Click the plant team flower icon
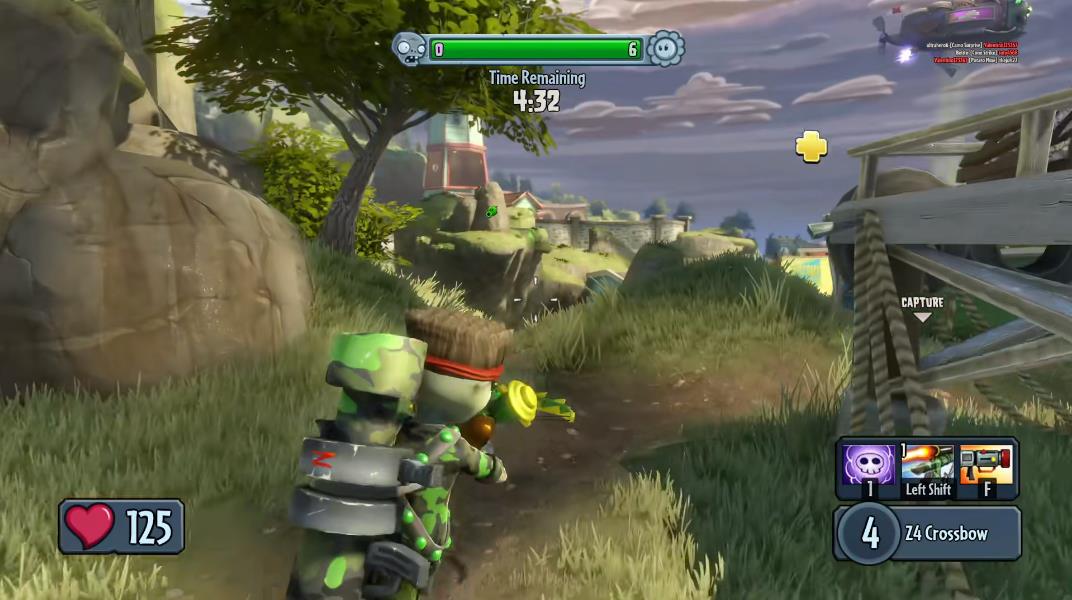 click(x=665, y=48)
